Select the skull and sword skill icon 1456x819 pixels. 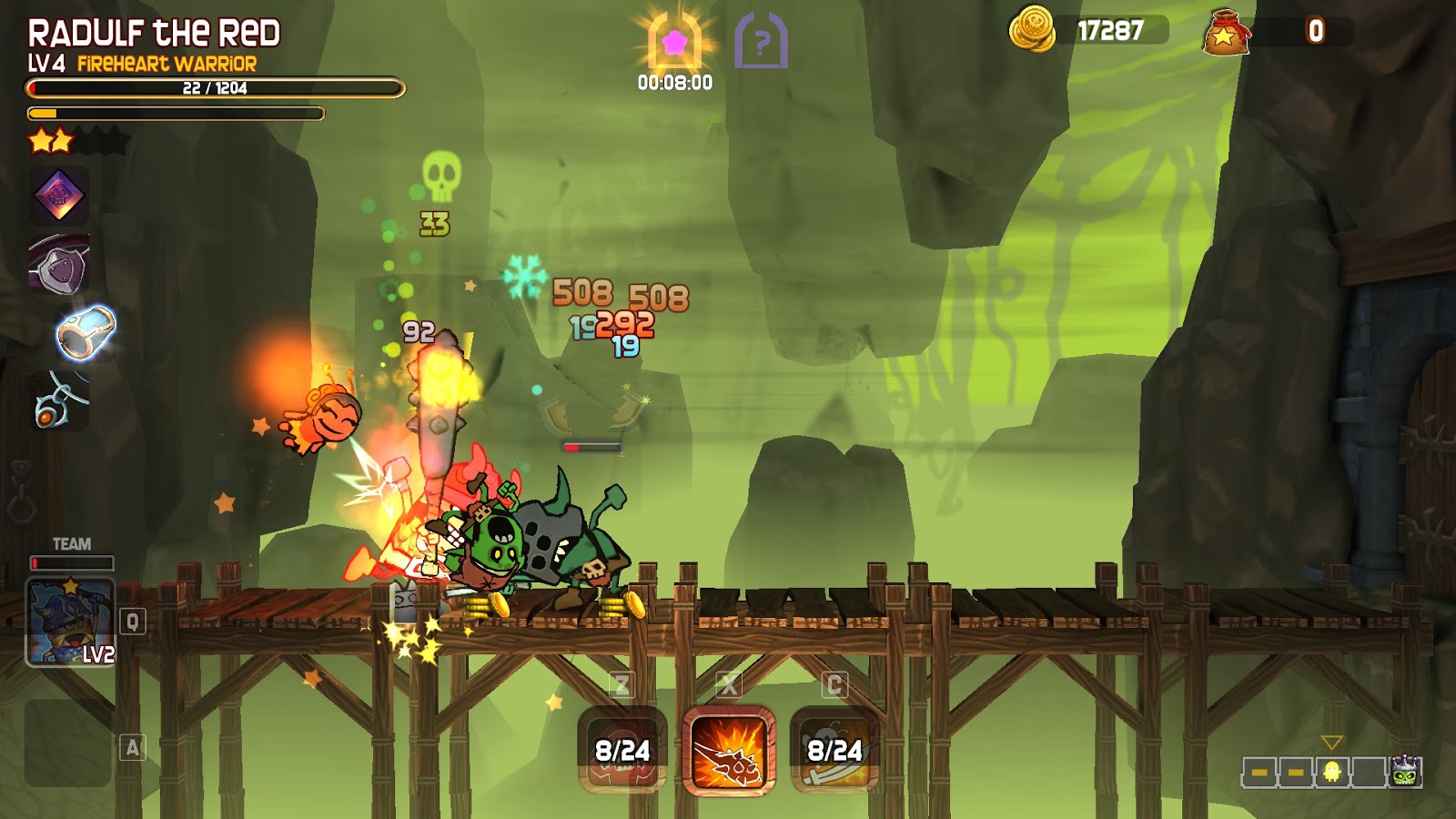834,751
